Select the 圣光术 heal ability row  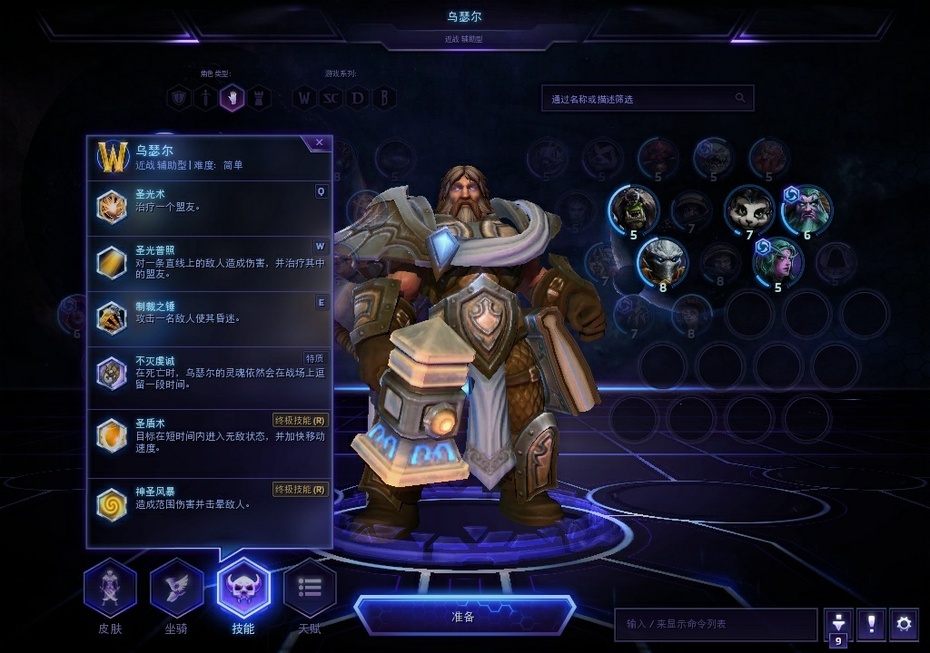209,207
